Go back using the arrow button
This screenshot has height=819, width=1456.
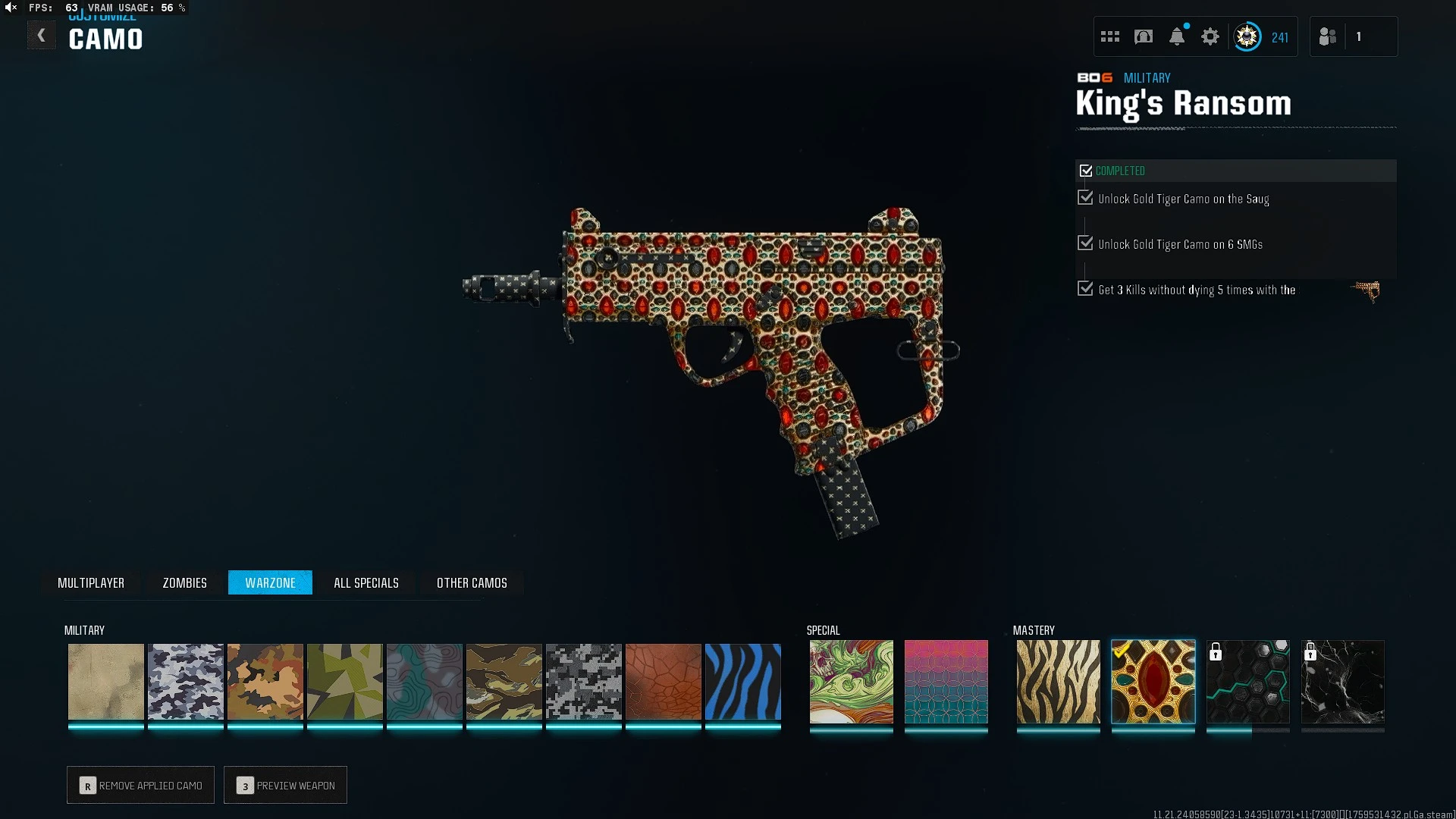point(42,36)
